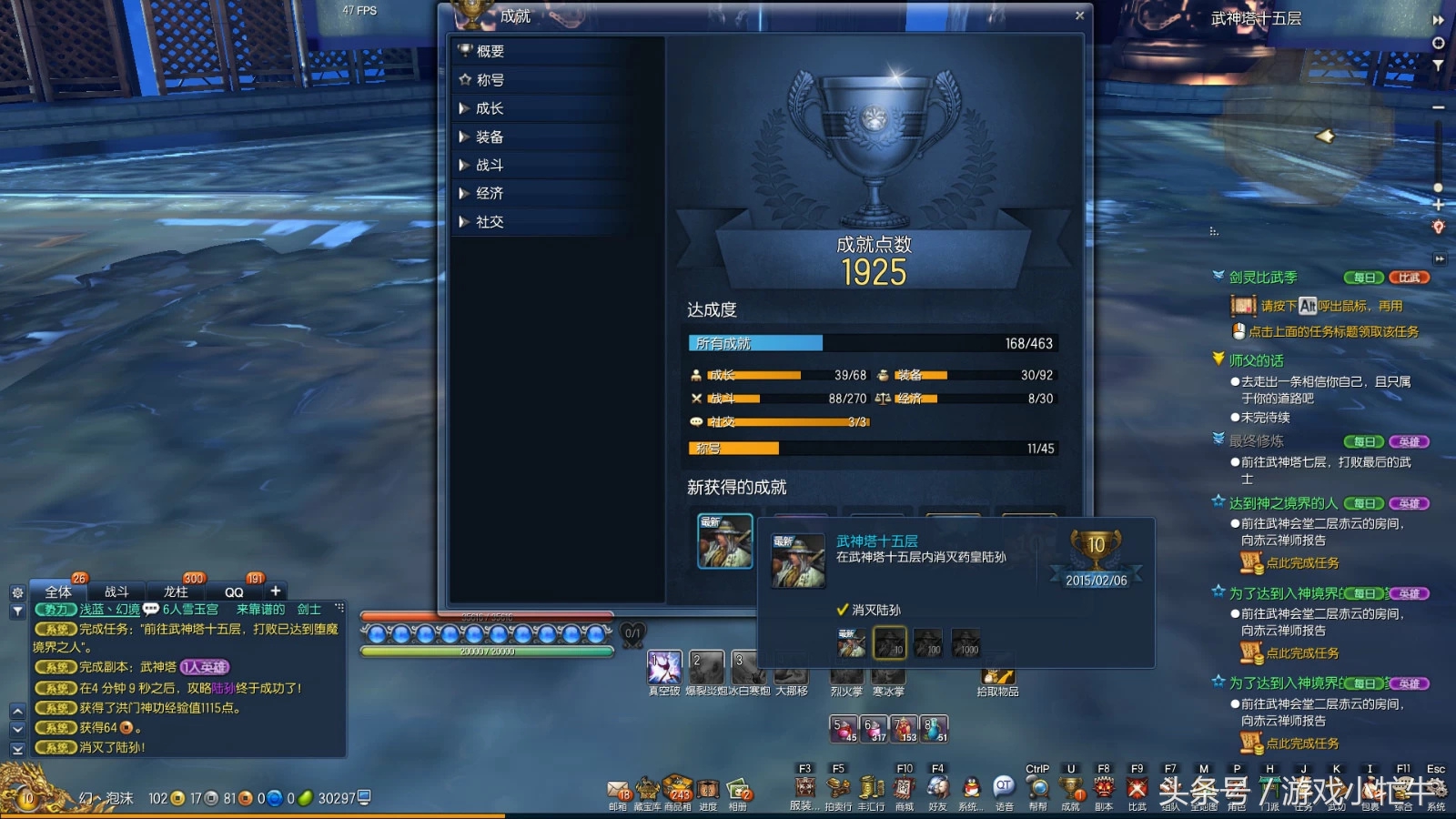Select the 剑灵比武季 quest title
This screenshot has height=819, width=1456.
[x=1263, y=278]
